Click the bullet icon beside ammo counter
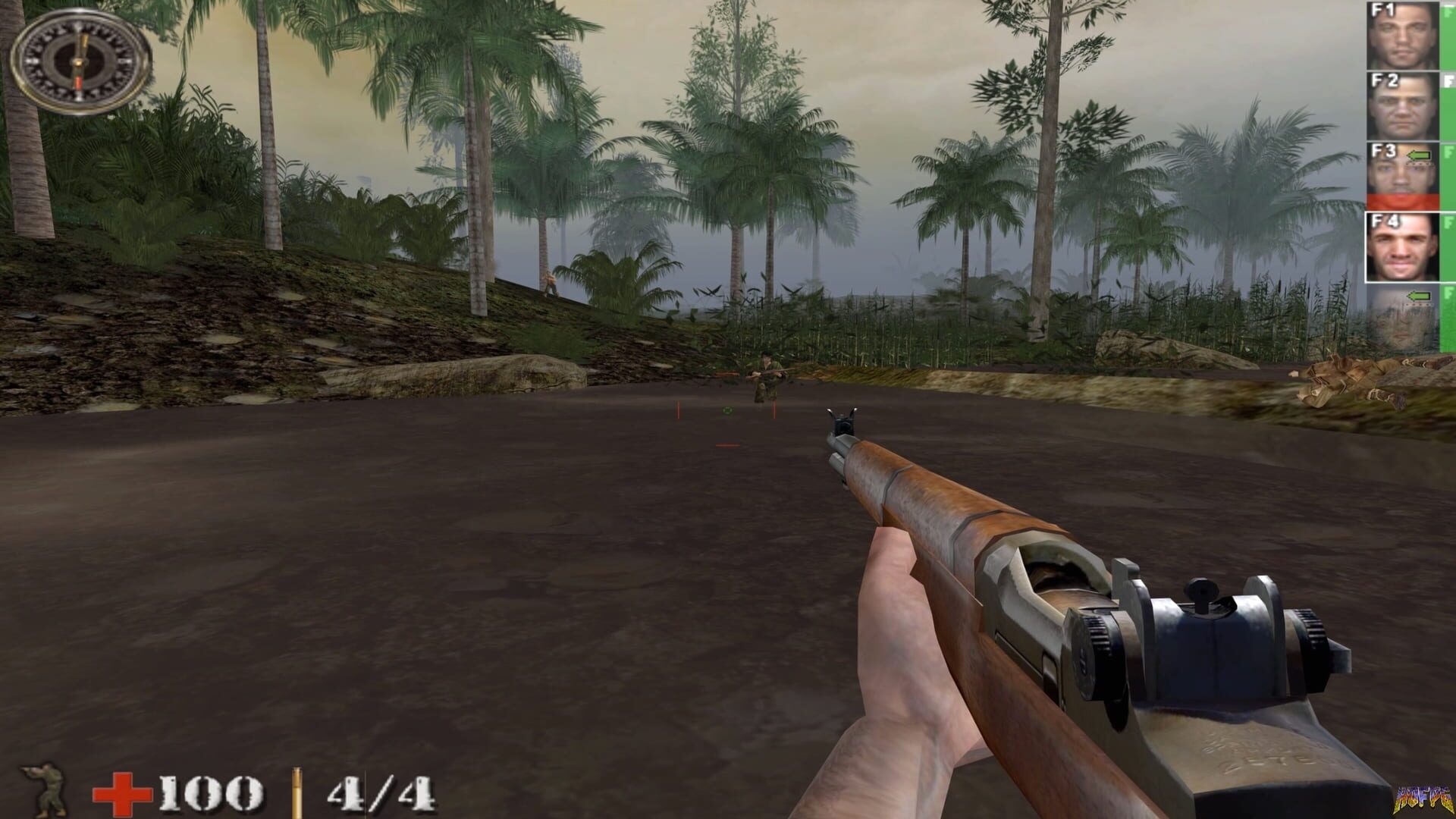 297,792
